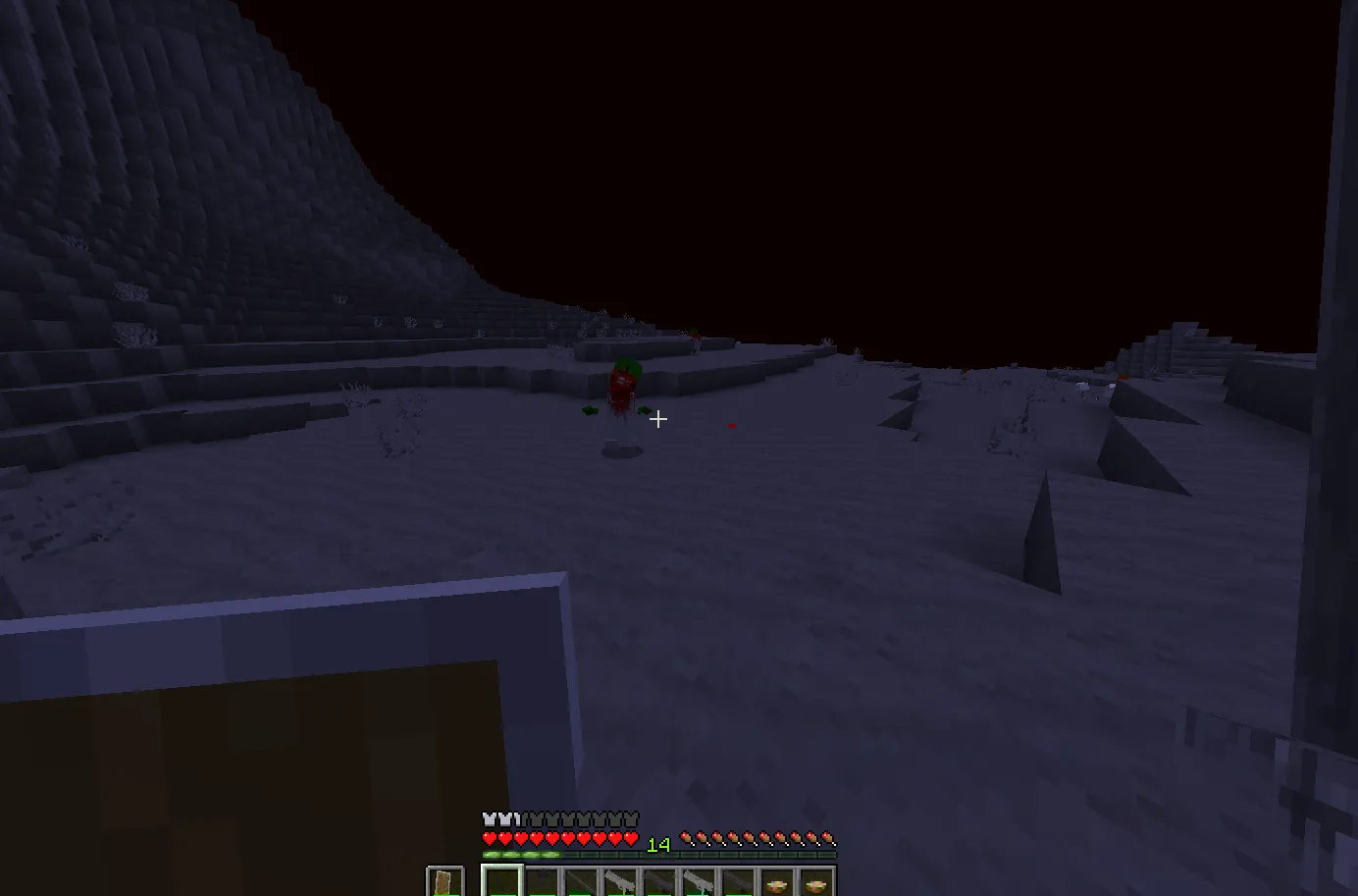Click the experience level number 14
This screenshot has width=1358, height=896.
658,843
